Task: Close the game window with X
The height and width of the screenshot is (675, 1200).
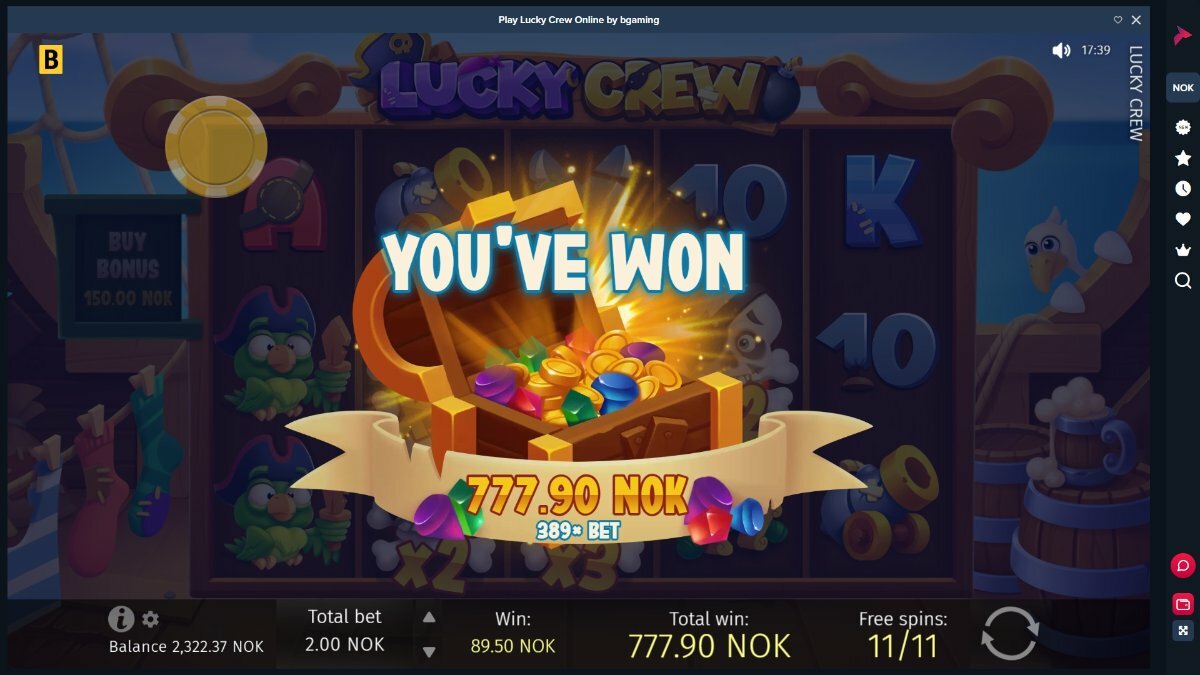Action: tap(1136, 20)
